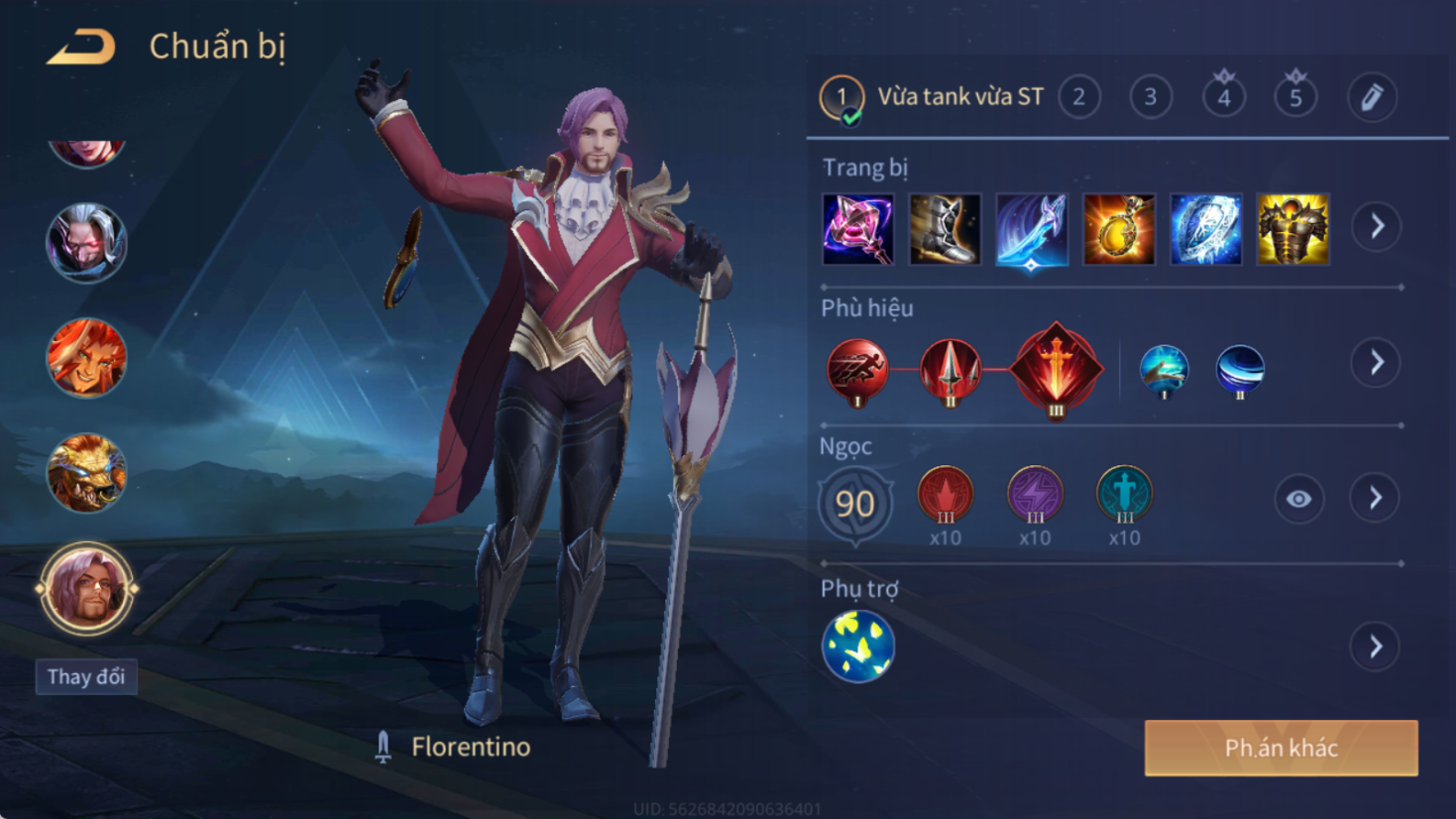Switch to build preset 5
The image size is (1456, 819).
pyautogui.click(x=1295, y=97)
